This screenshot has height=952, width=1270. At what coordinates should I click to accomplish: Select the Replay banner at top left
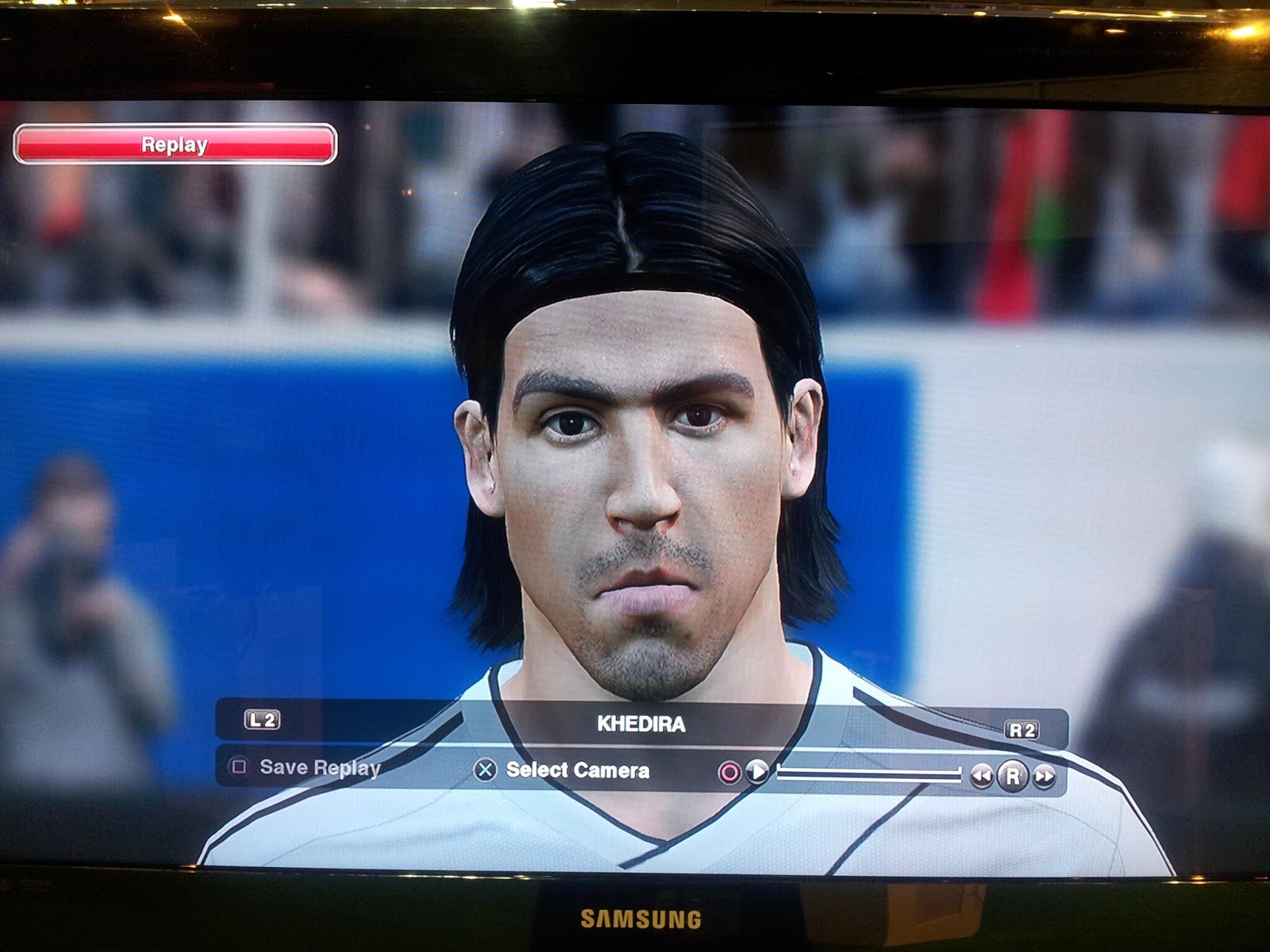point(173,145)
